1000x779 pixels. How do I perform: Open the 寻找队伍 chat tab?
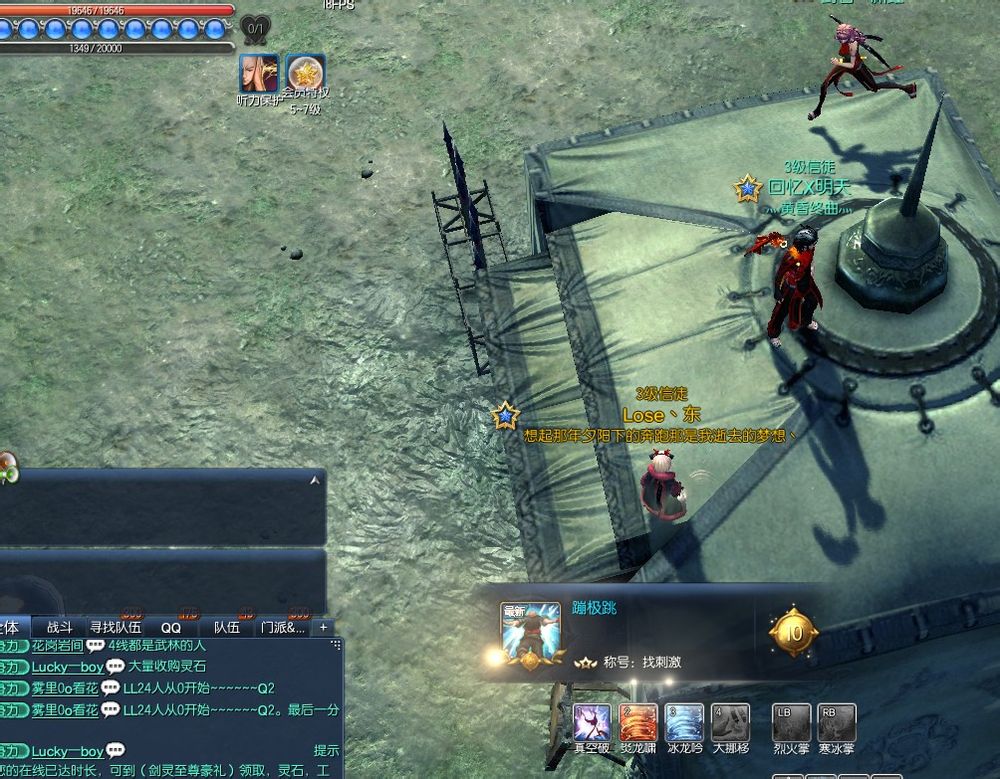(115, 627)
